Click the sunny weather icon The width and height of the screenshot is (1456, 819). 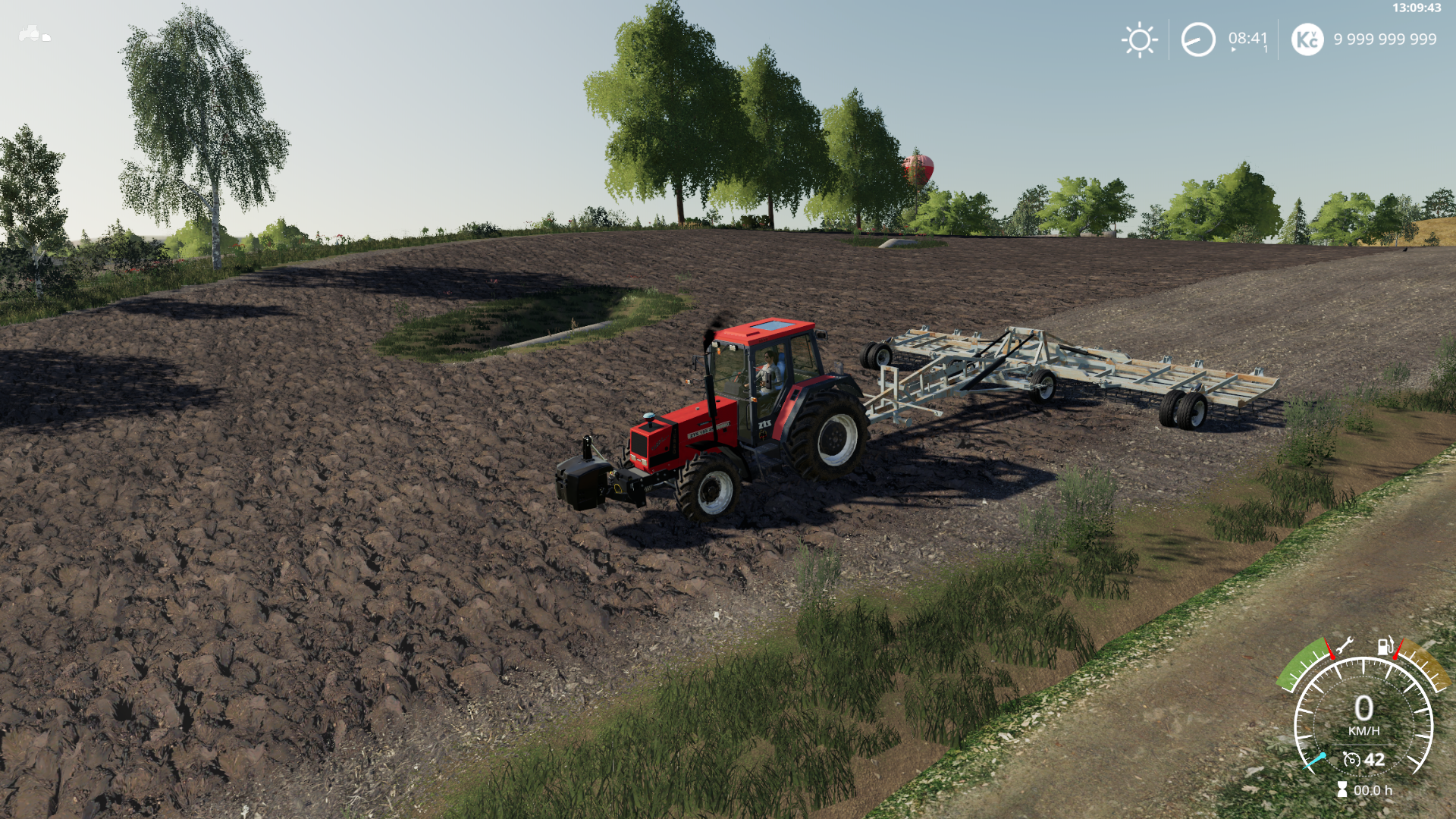[1139, 39]
